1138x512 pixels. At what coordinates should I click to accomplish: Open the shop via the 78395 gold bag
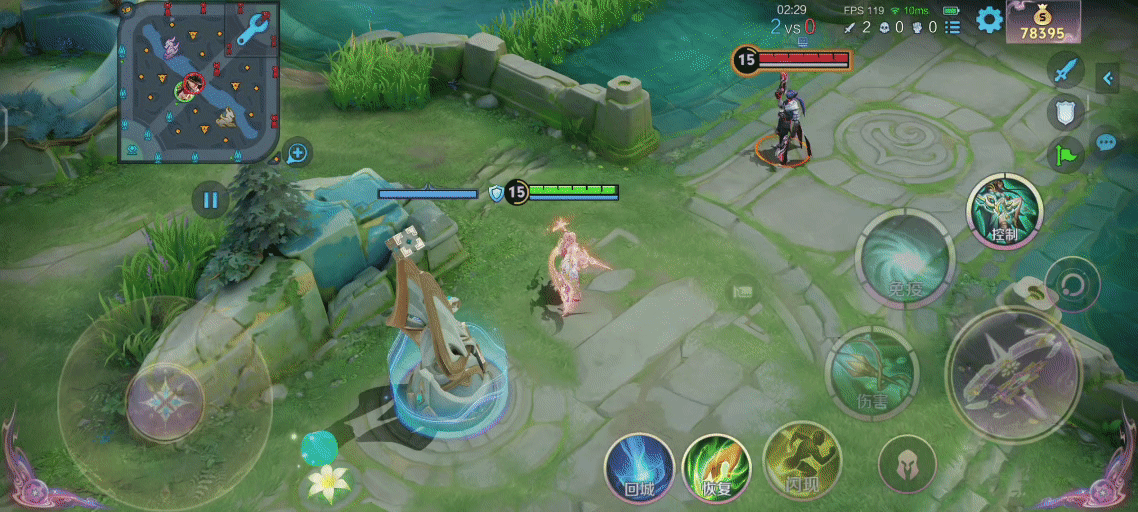(x=1042, y=22)
